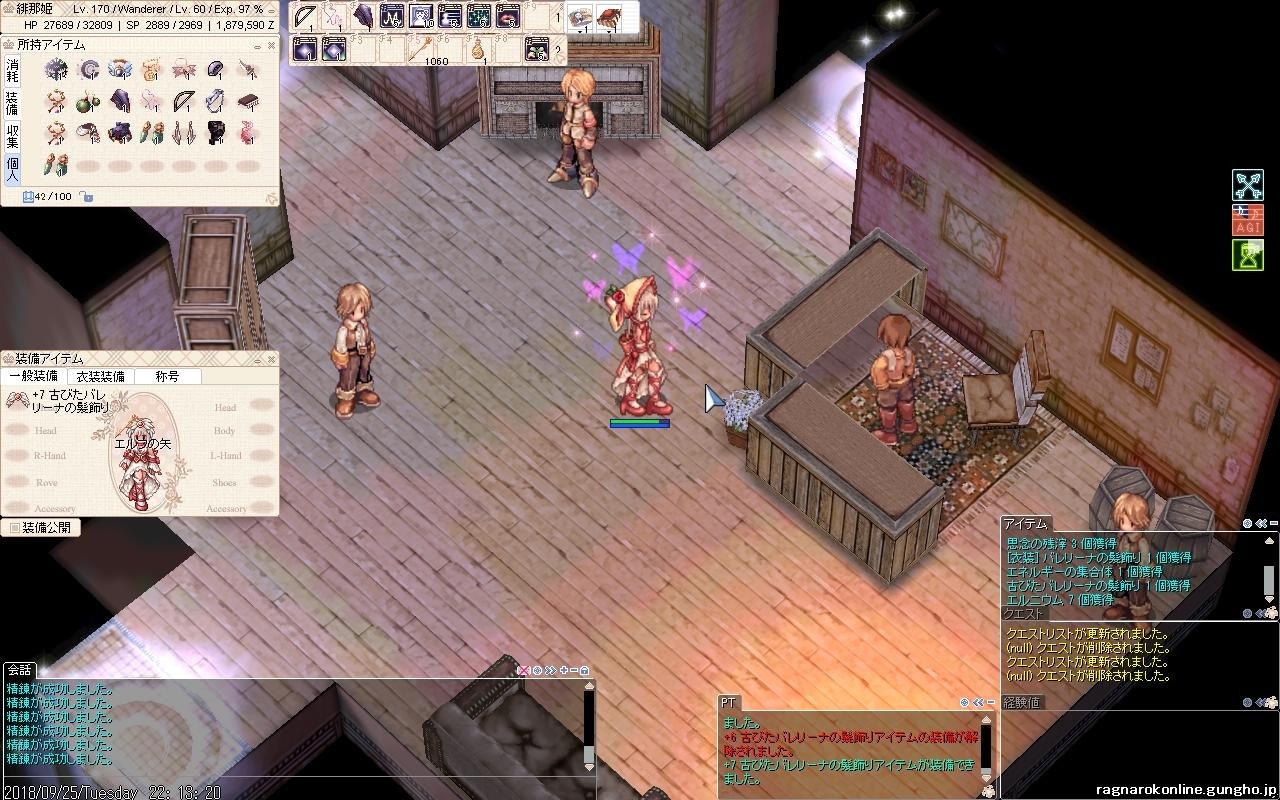This screenshot has height=800, width=1280.
Task: Select the 収集 inventory tab
Action: (x=12, y=135)
